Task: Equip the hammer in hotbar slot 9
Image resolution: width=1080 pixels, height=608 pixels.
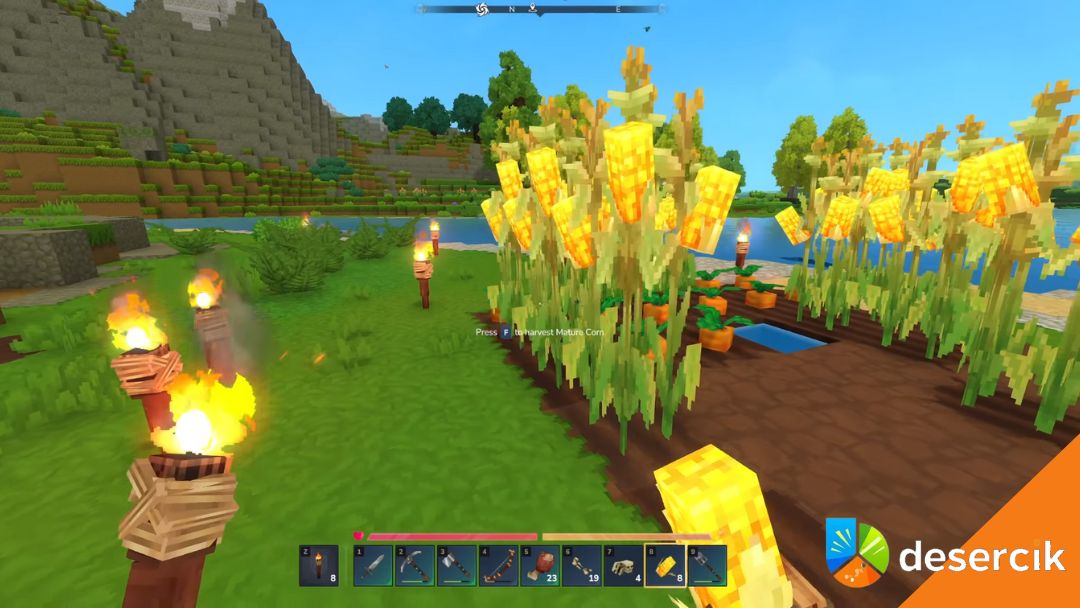Action: click(706, 565)
